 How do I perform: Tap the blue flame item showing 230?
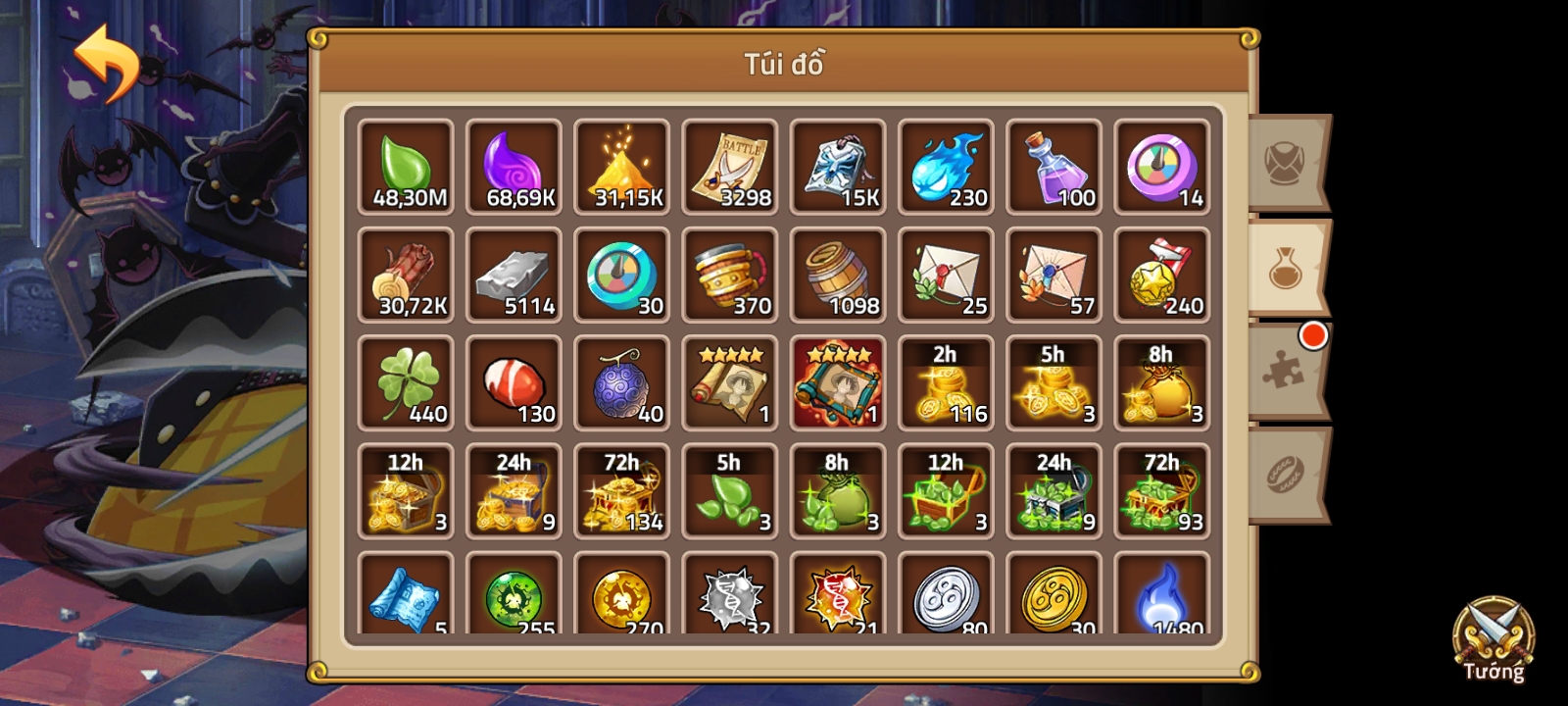click(x=946, y=167)
